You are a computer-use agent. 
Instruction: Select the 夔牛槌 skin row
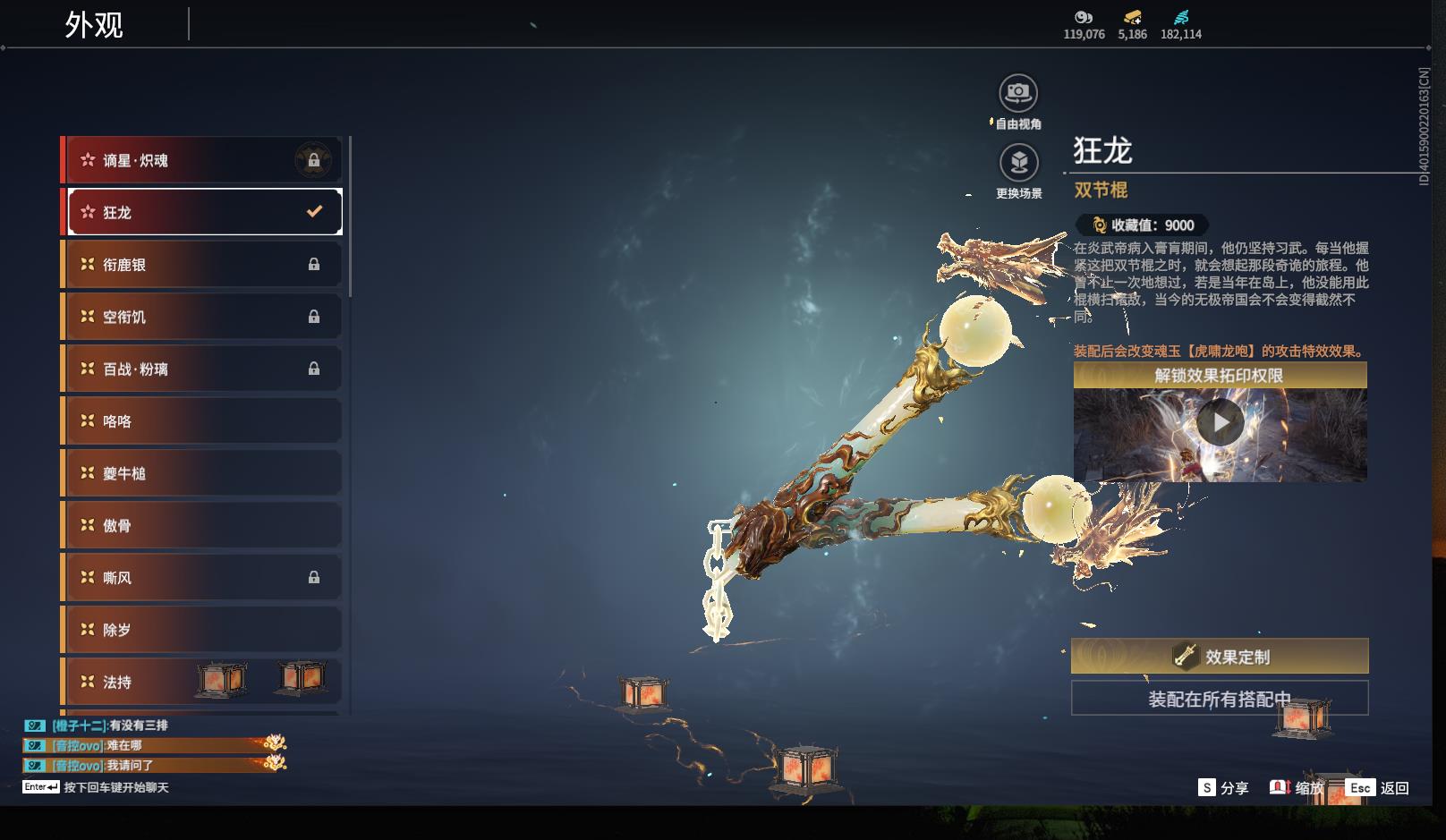click(202, 473)
